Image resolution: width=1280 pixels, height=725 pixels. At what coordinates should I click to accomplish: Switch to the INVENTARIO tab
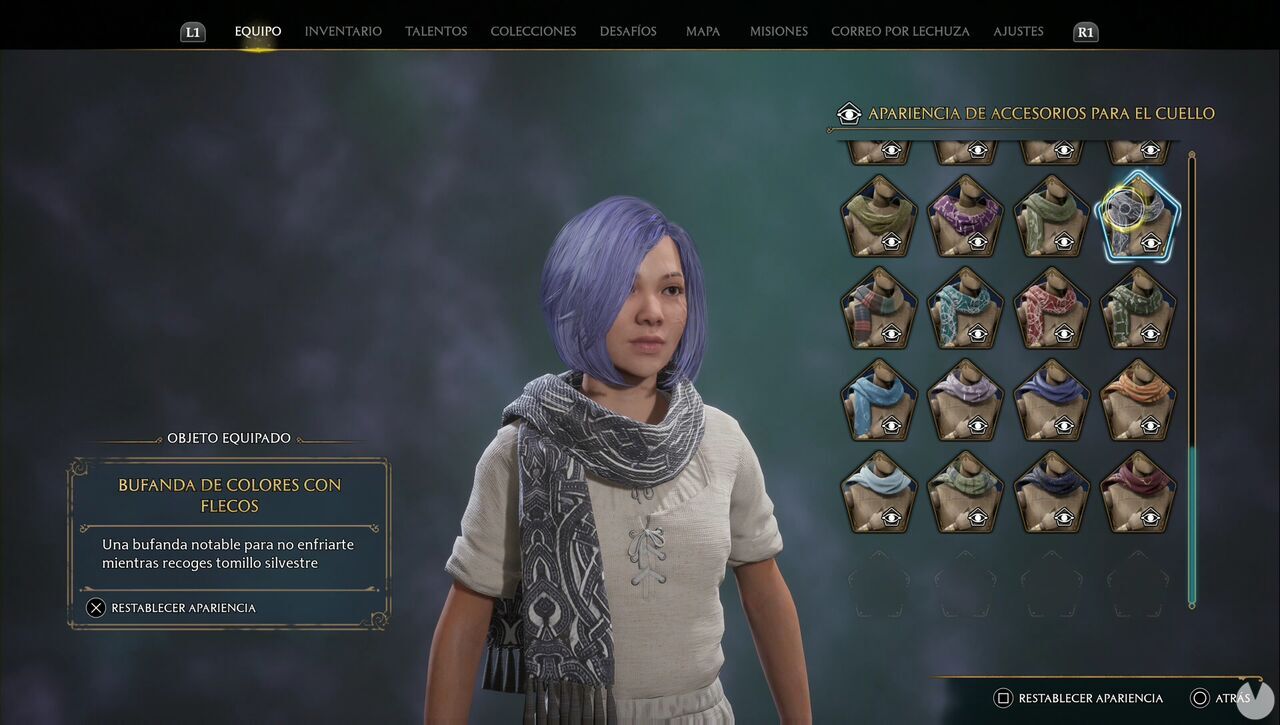click(x=343, y=31)
